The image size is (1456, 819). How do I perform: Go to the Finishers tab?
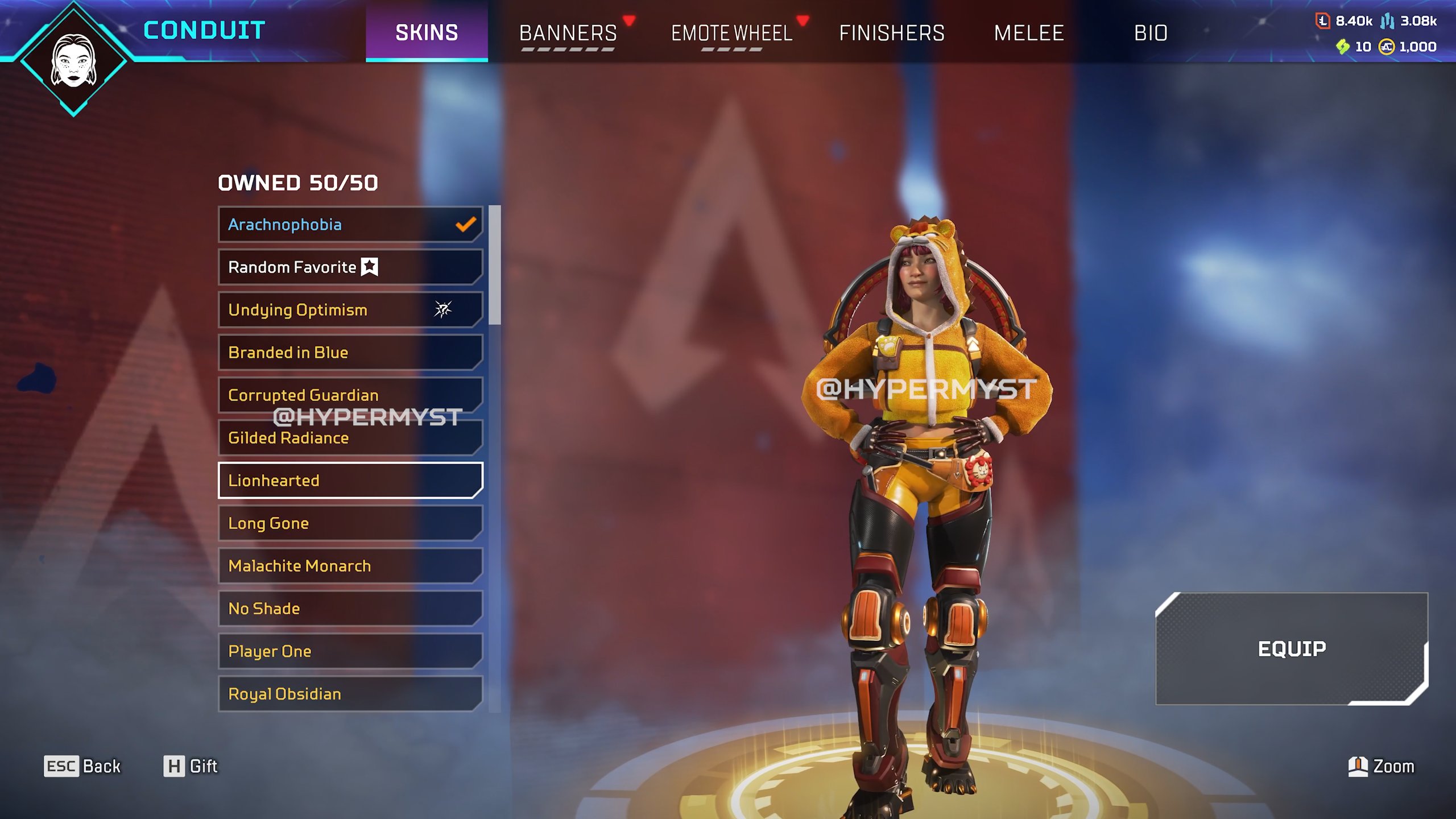[891, 33]
